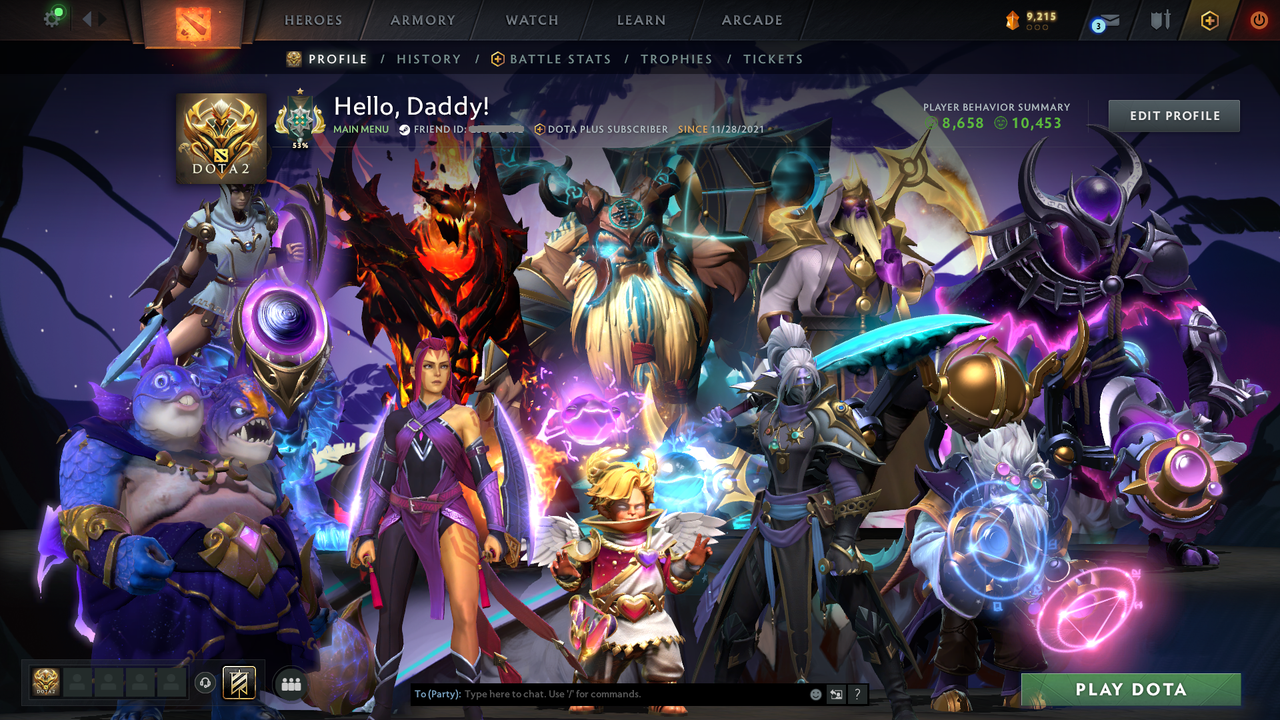Open the friends list people icon
Screen dimensions: 1280x720
tap(289, 683)
